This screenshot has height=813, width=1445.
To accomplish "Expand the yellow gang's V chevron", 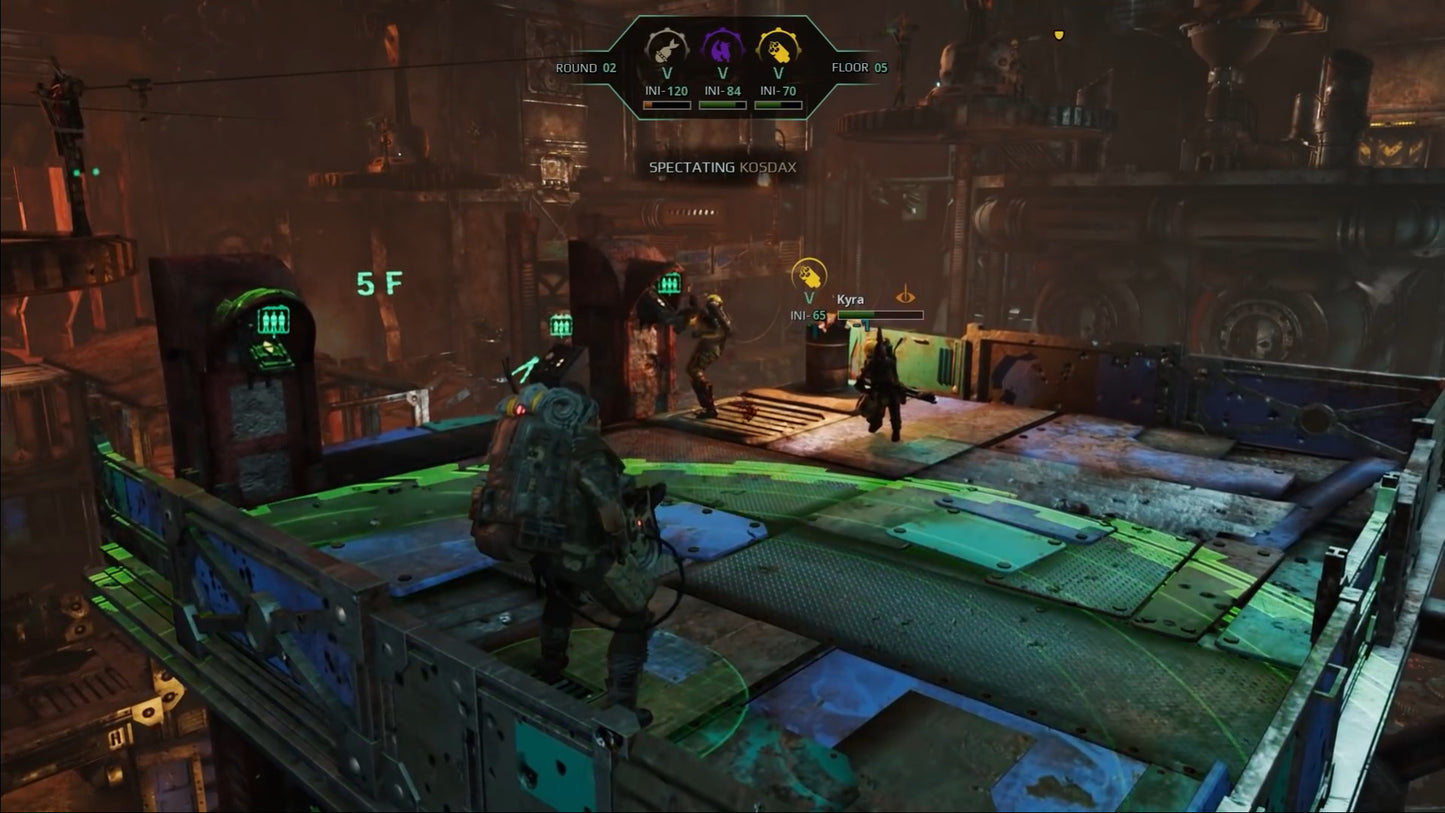I will 779,72.
